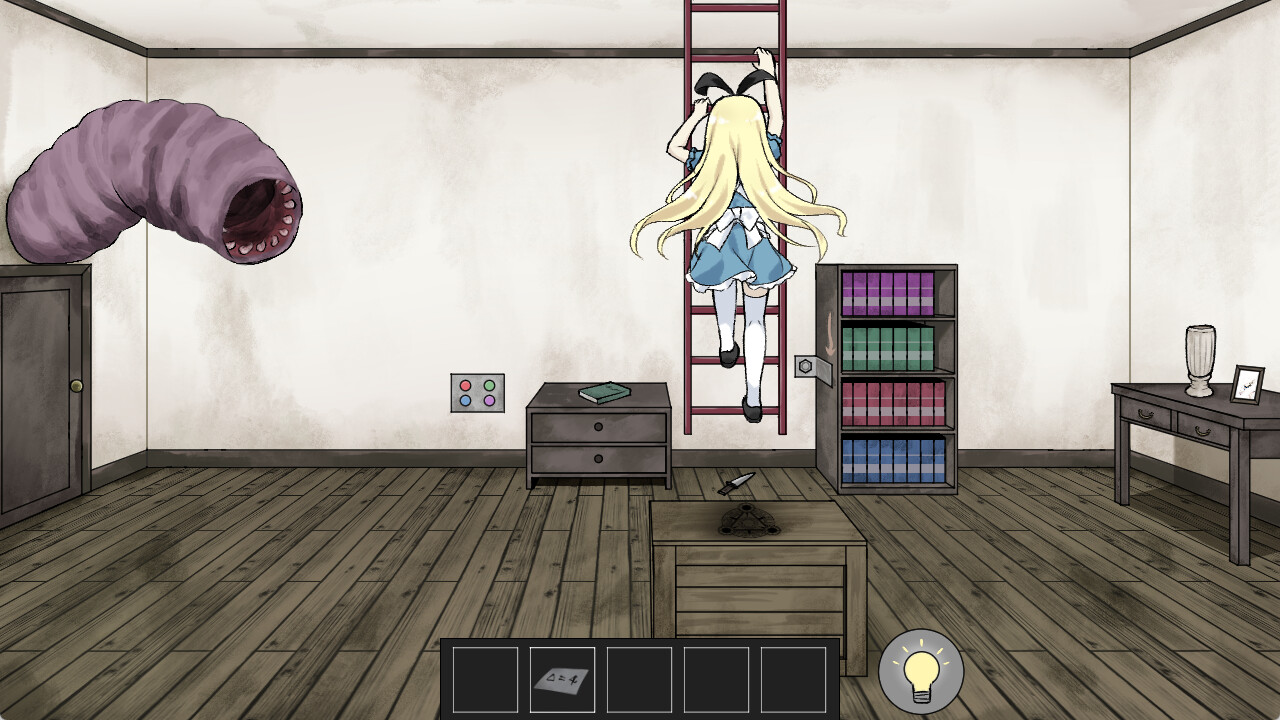Open the bottom drawer of the dresser
This screenshot has width=1280, height=720.
598,461
